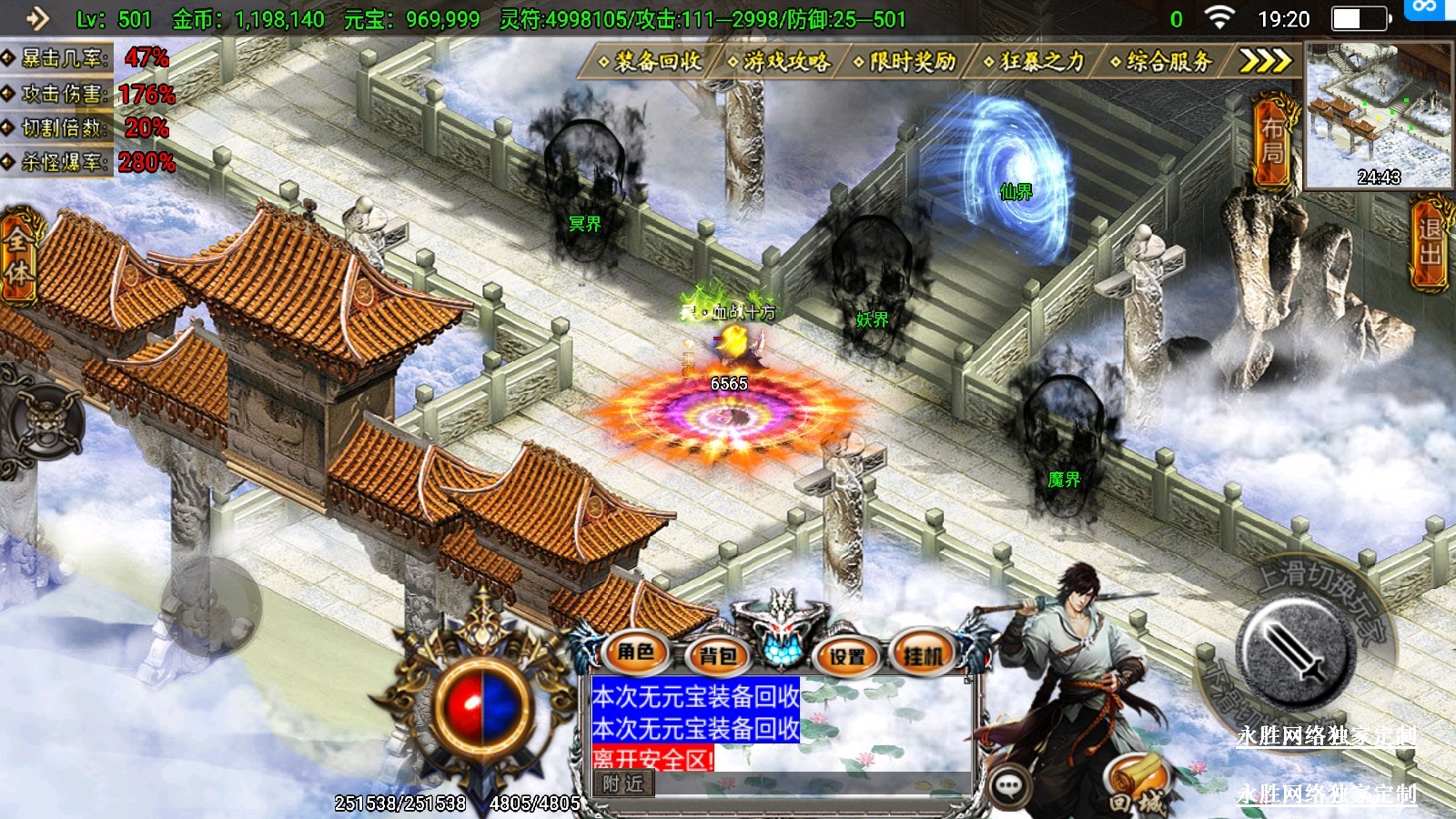Open the 游戏攻略 game guide
1456x819 pixels.
(779, 61)
